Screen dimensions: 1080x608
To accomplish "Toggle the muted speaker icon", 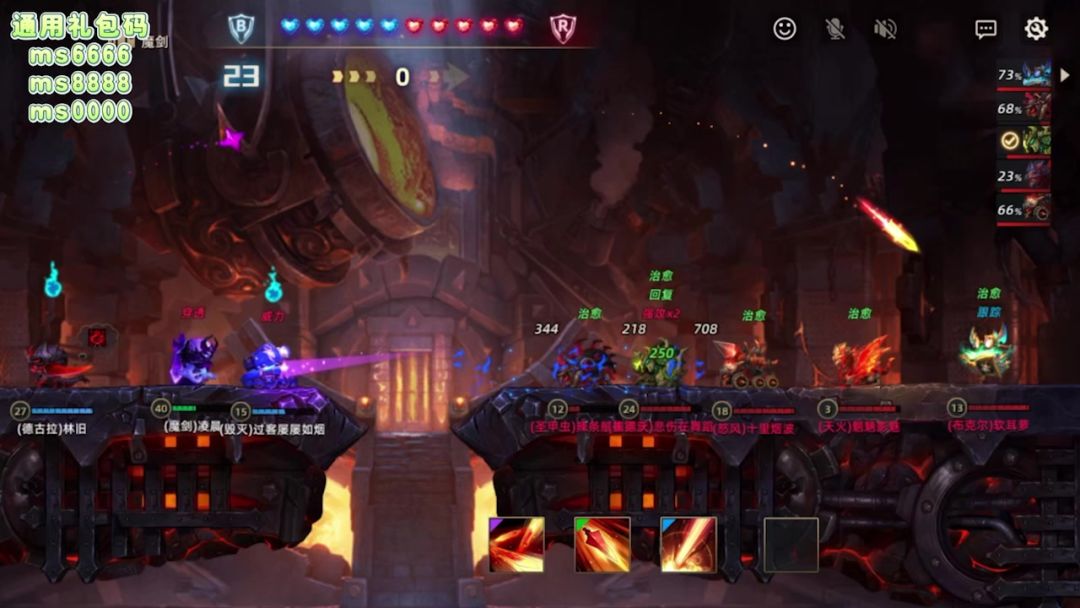I will 885,29.
